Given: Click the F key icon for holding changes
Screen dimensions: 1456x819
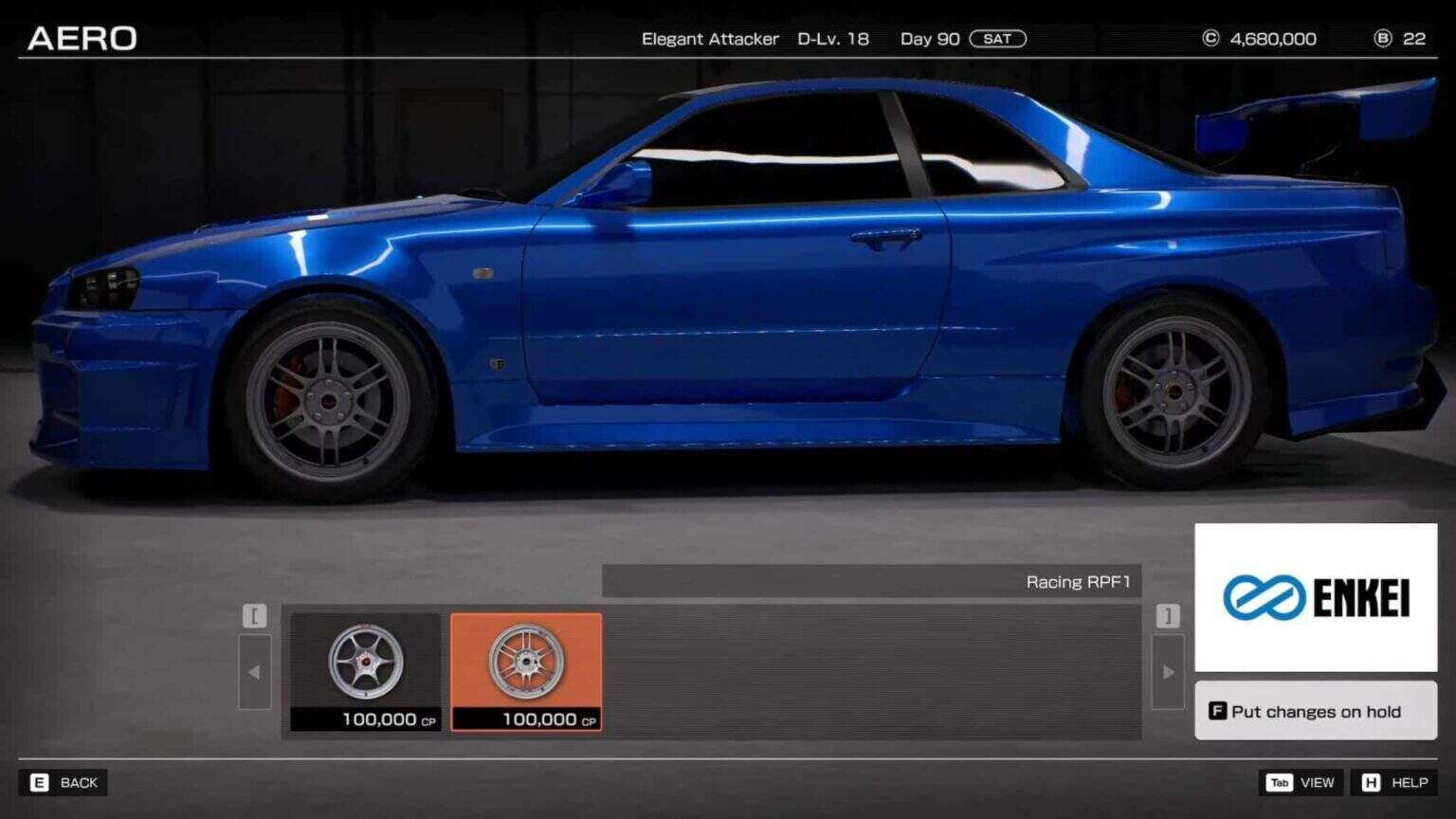Looking at the screenshot, I should tap(1216, 711).
